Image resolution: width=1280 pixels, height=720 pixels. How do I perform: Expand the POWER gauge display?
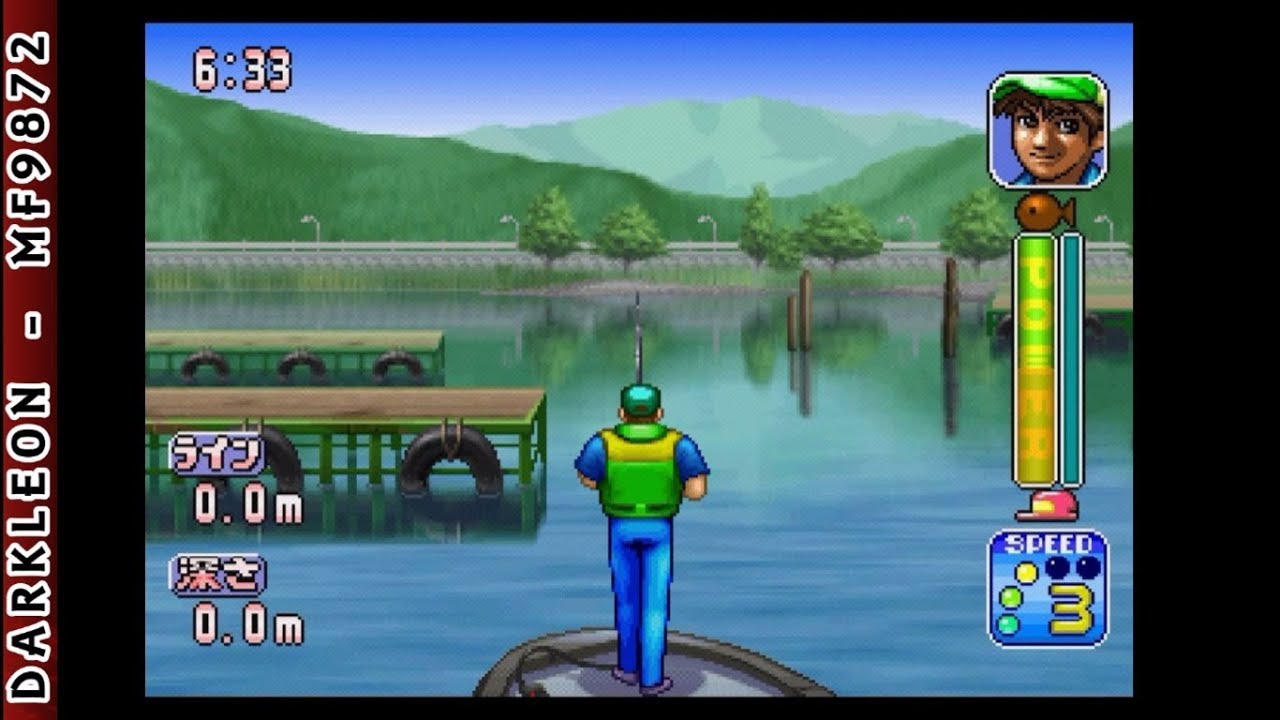point(1037,360)
